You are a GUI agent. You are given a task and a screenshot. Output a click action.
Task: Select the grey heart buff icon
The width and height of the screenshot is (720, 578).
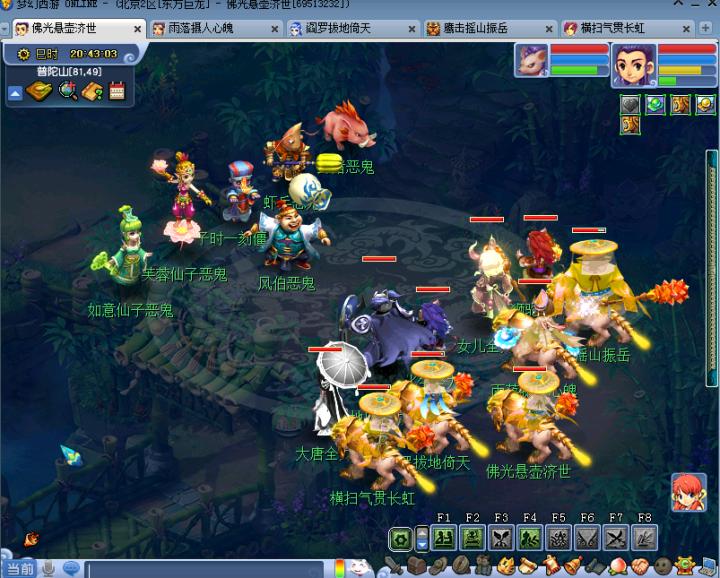630,104
